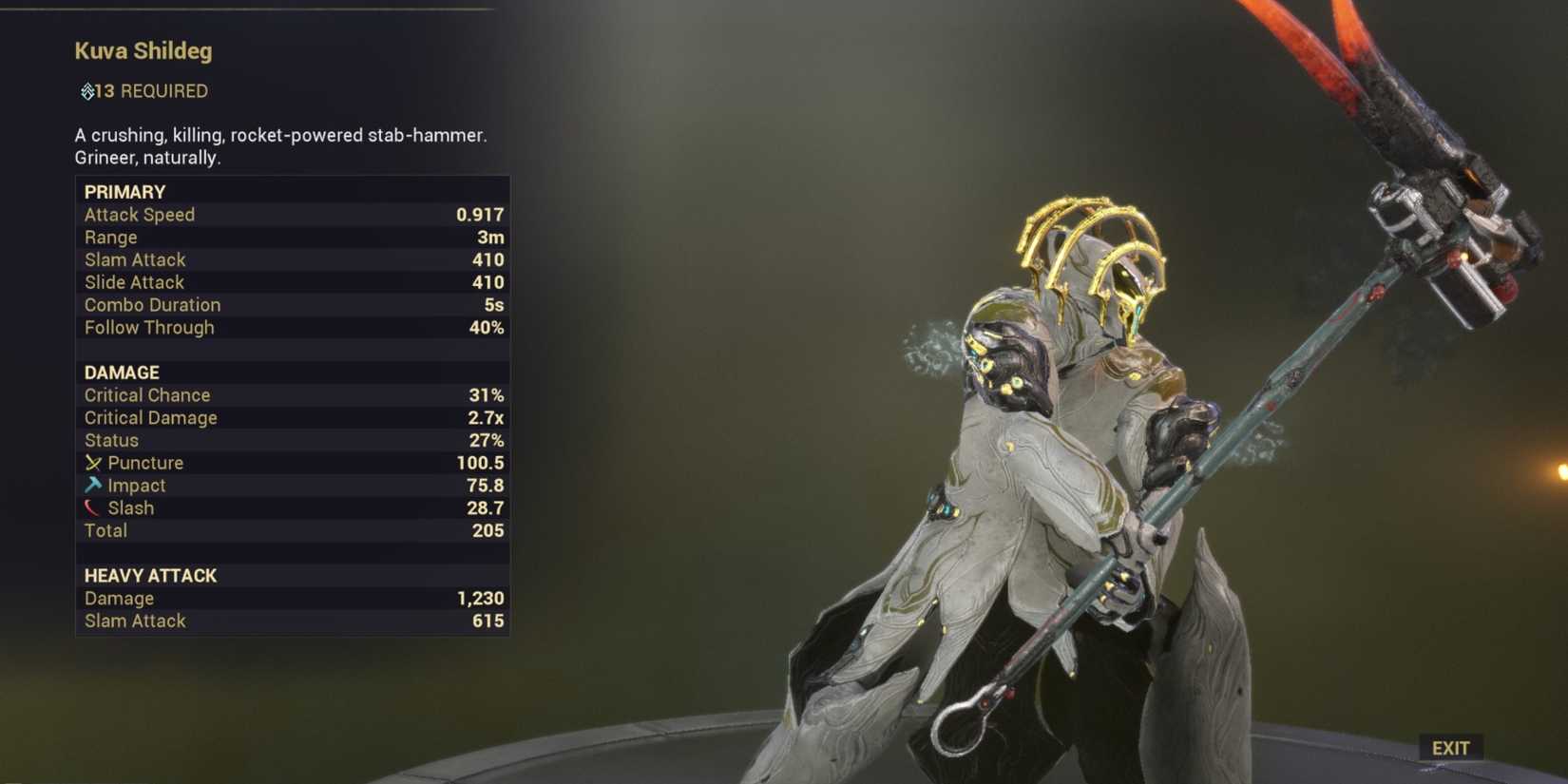The height and width of the screenshot is (784, 1568).
Task: Toggle the Critical Chance 31% row
Action: pyautogui.click(x=285, y=394)
